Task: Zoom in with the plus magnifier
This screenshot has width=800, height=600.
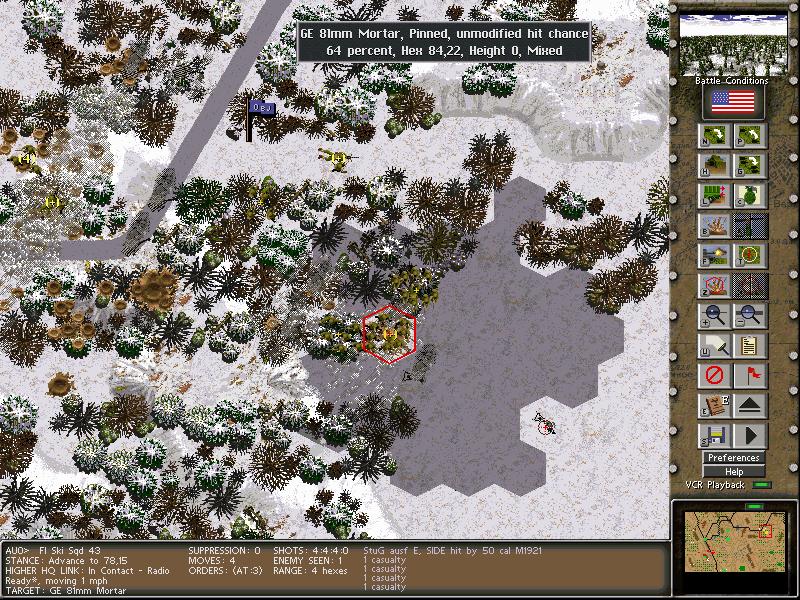Action: click(714, 316)
